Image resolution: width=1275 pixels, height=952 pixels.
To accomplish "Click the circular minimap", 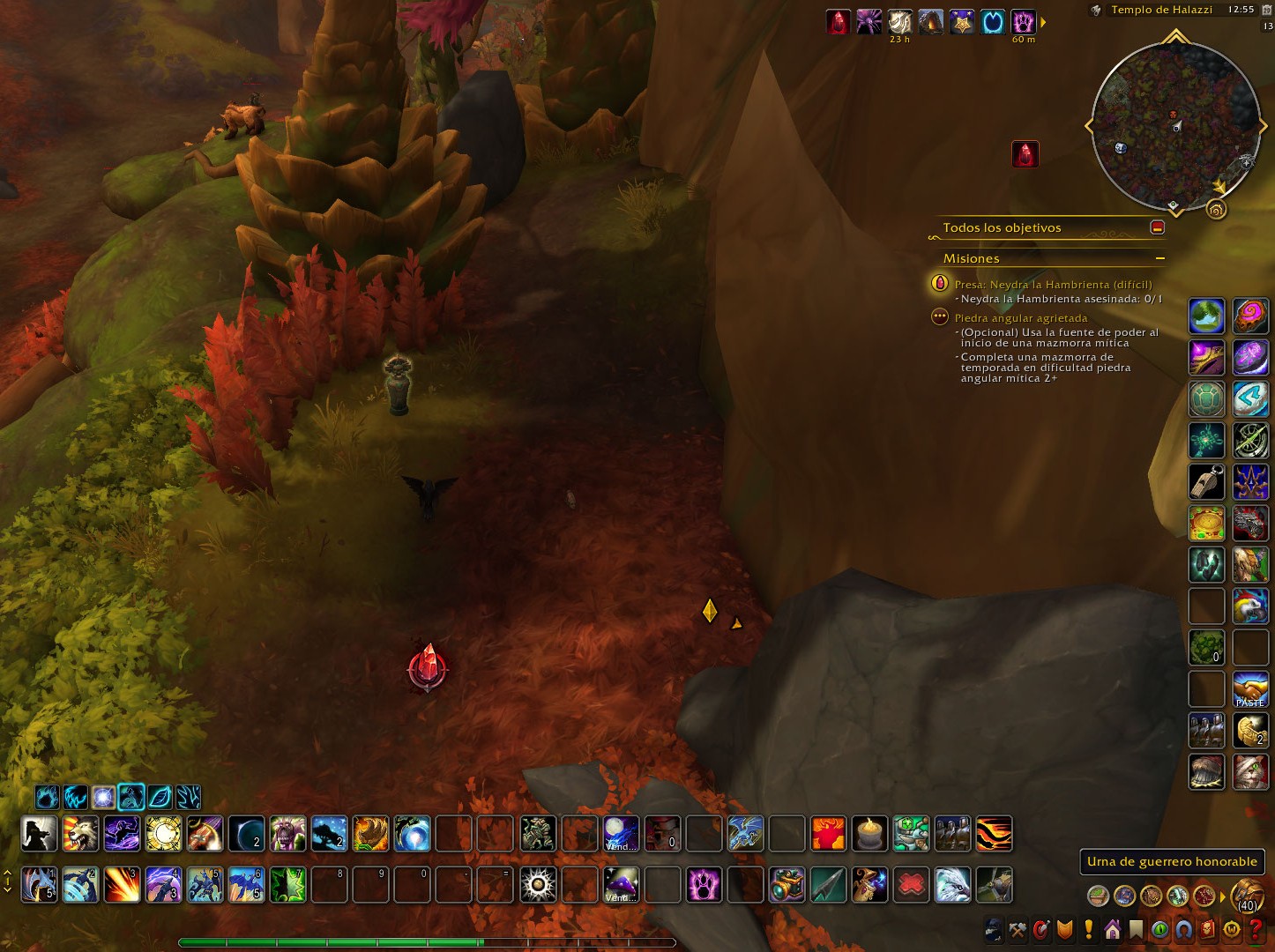I will (x=1175, y=126).
